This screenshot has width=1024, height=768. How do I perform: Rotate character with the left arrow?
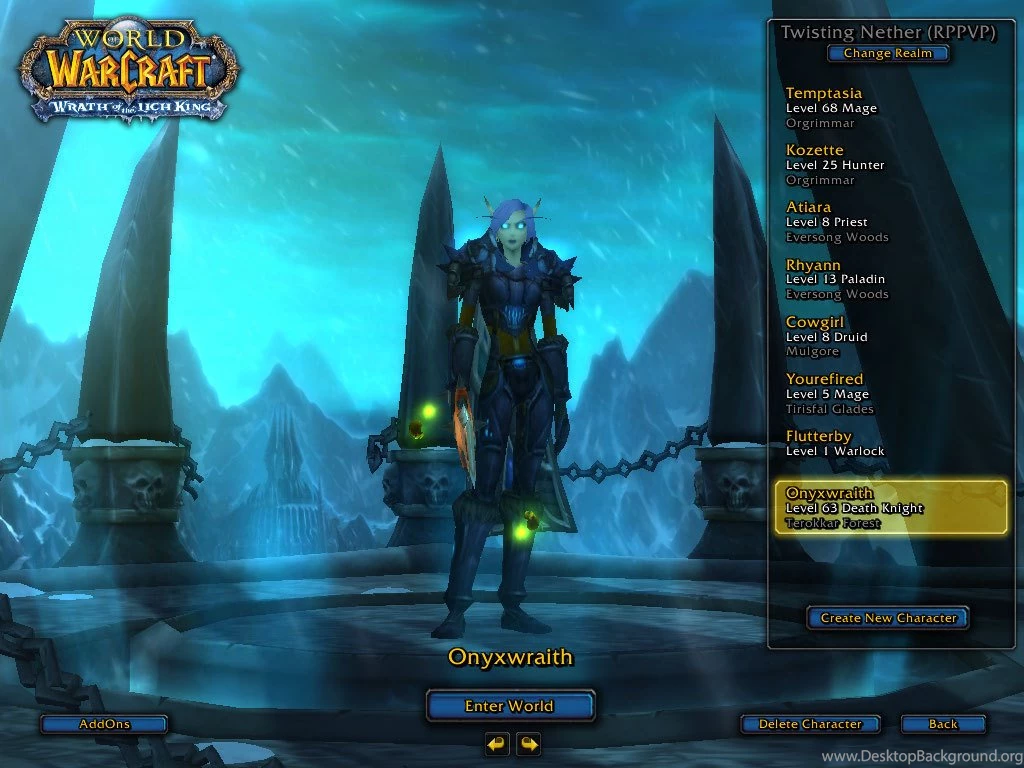(x=497, y=744)
